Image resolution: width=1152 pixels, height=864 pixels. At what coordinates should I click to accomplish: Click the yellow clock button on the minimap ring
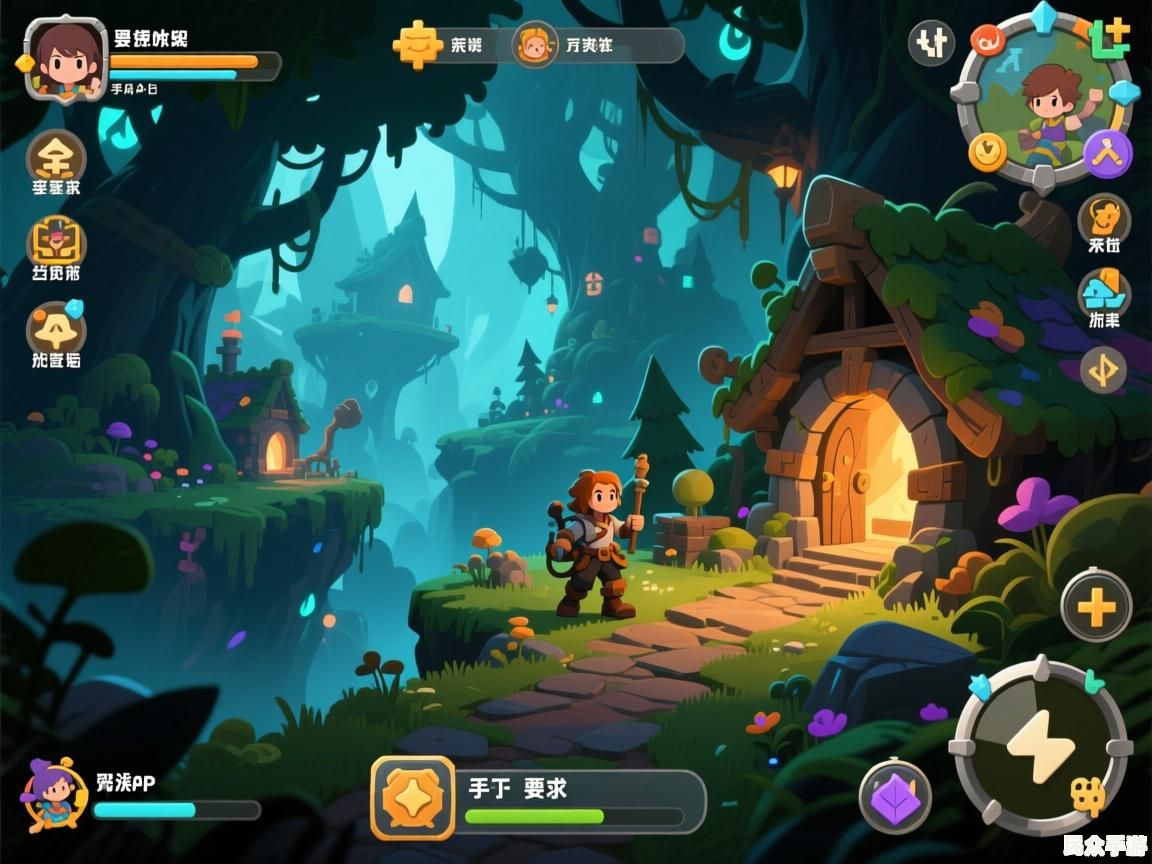coord(988,151)
